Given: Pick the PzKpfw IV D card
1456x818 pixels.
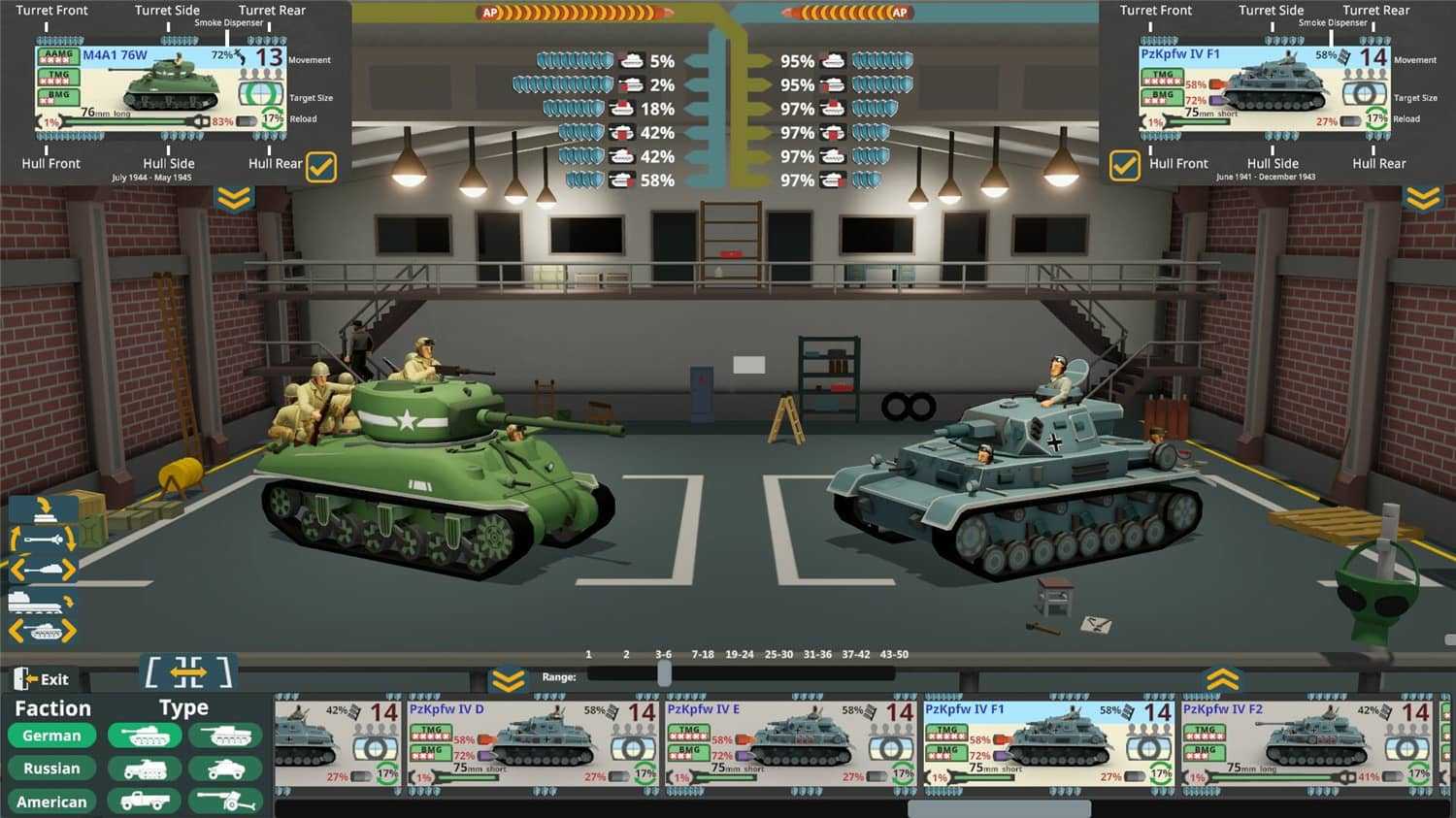Looking at the screenshot, I should tap(534, 742).
